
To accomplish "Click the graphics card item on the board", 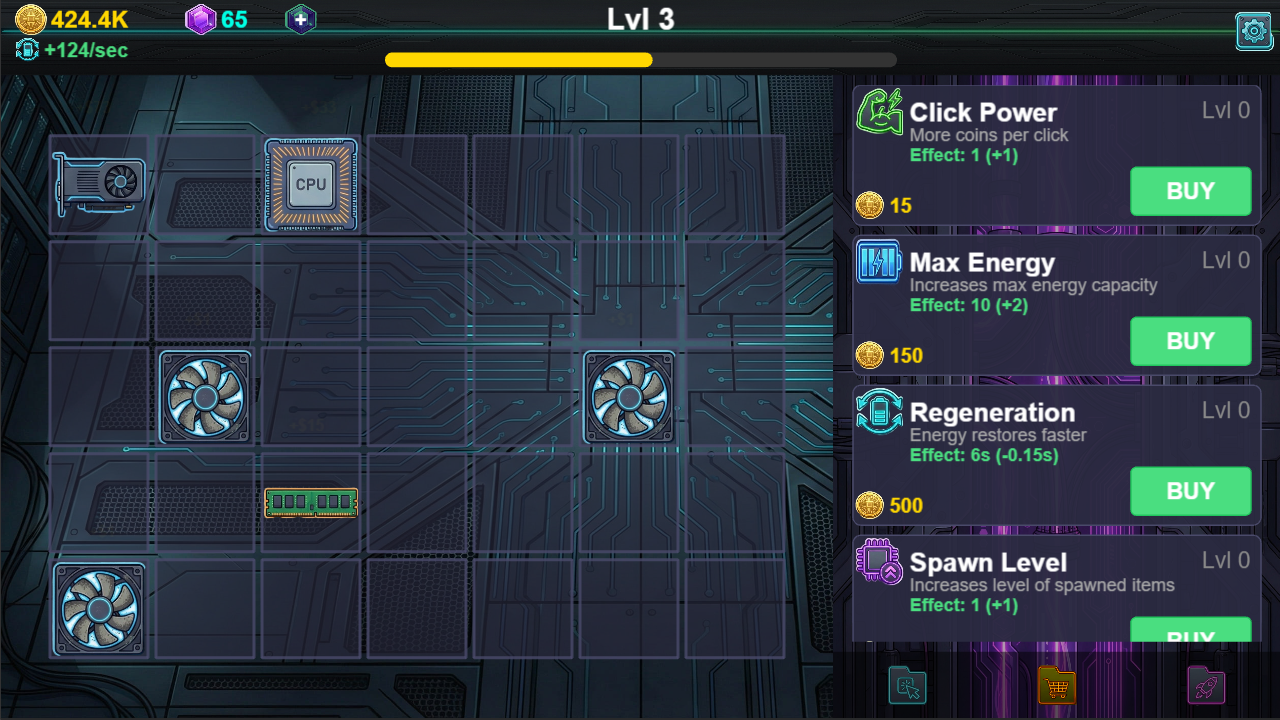I will pos(98,184).
